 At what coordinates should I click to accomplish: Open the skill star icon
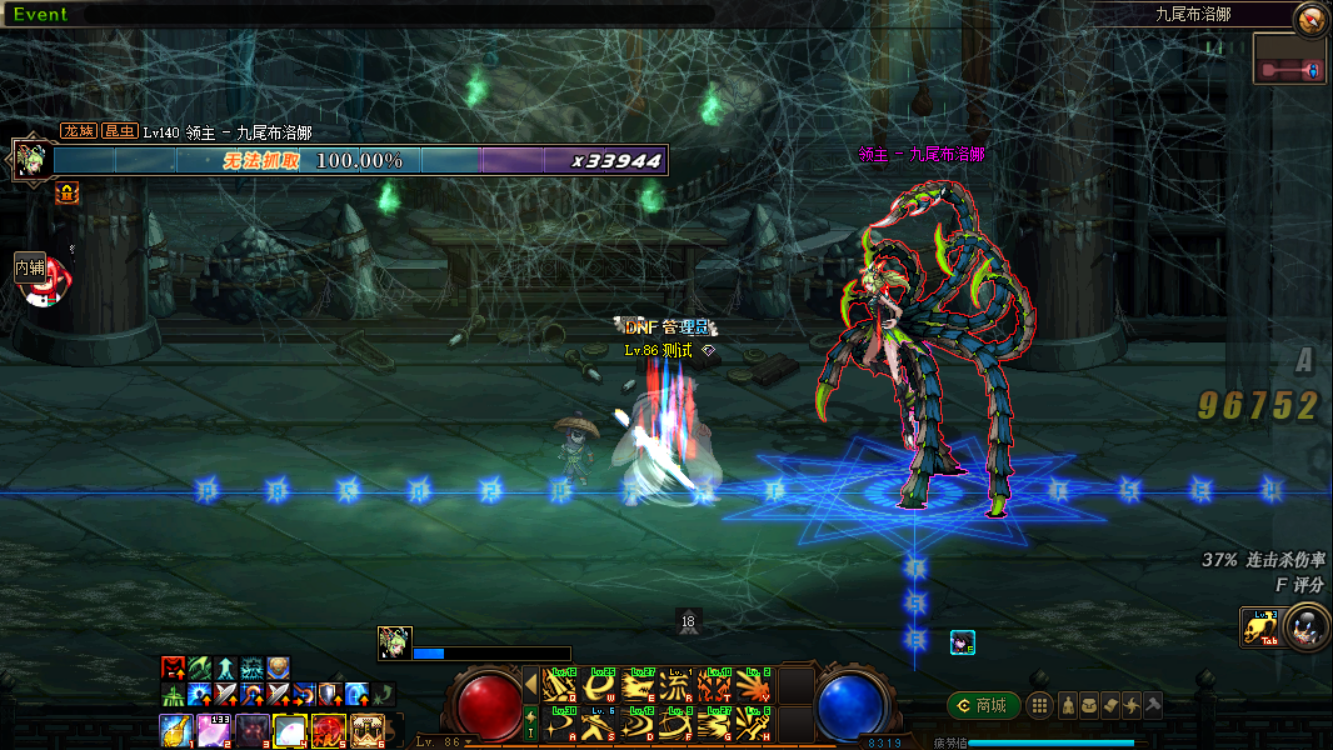1131,706
